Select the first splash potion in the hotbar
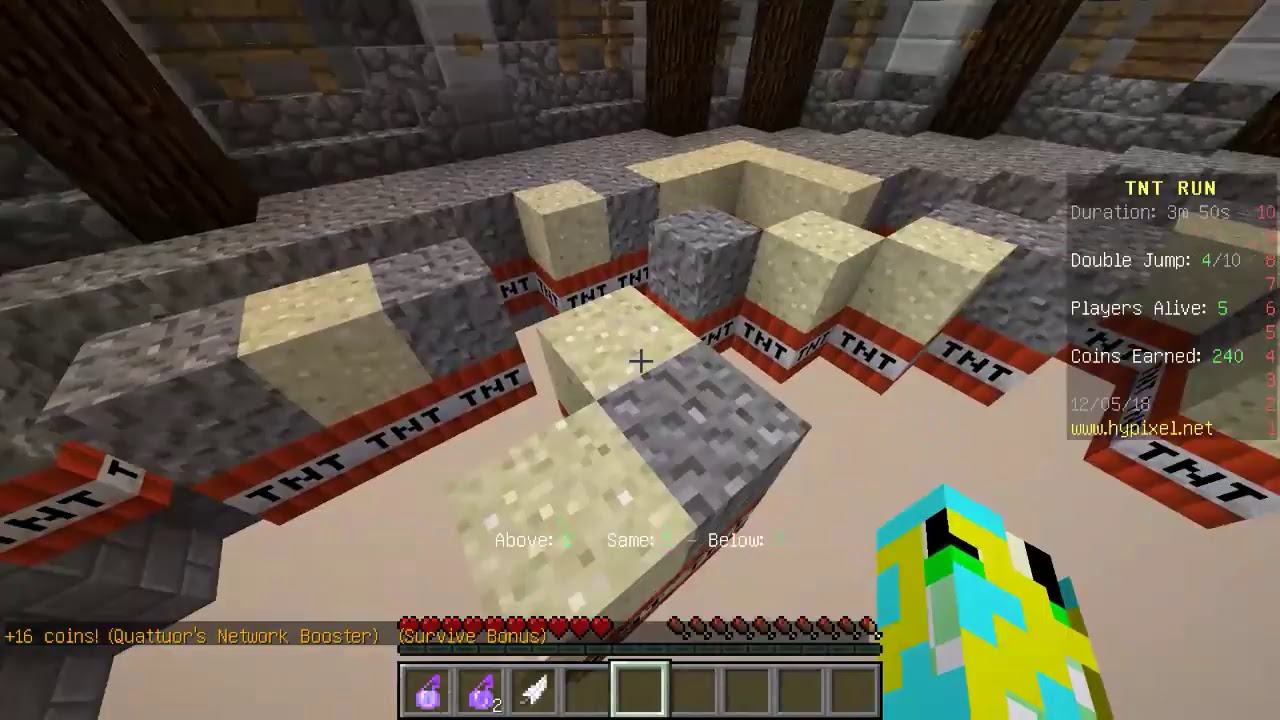1280x720 pixels. (428, 686)
